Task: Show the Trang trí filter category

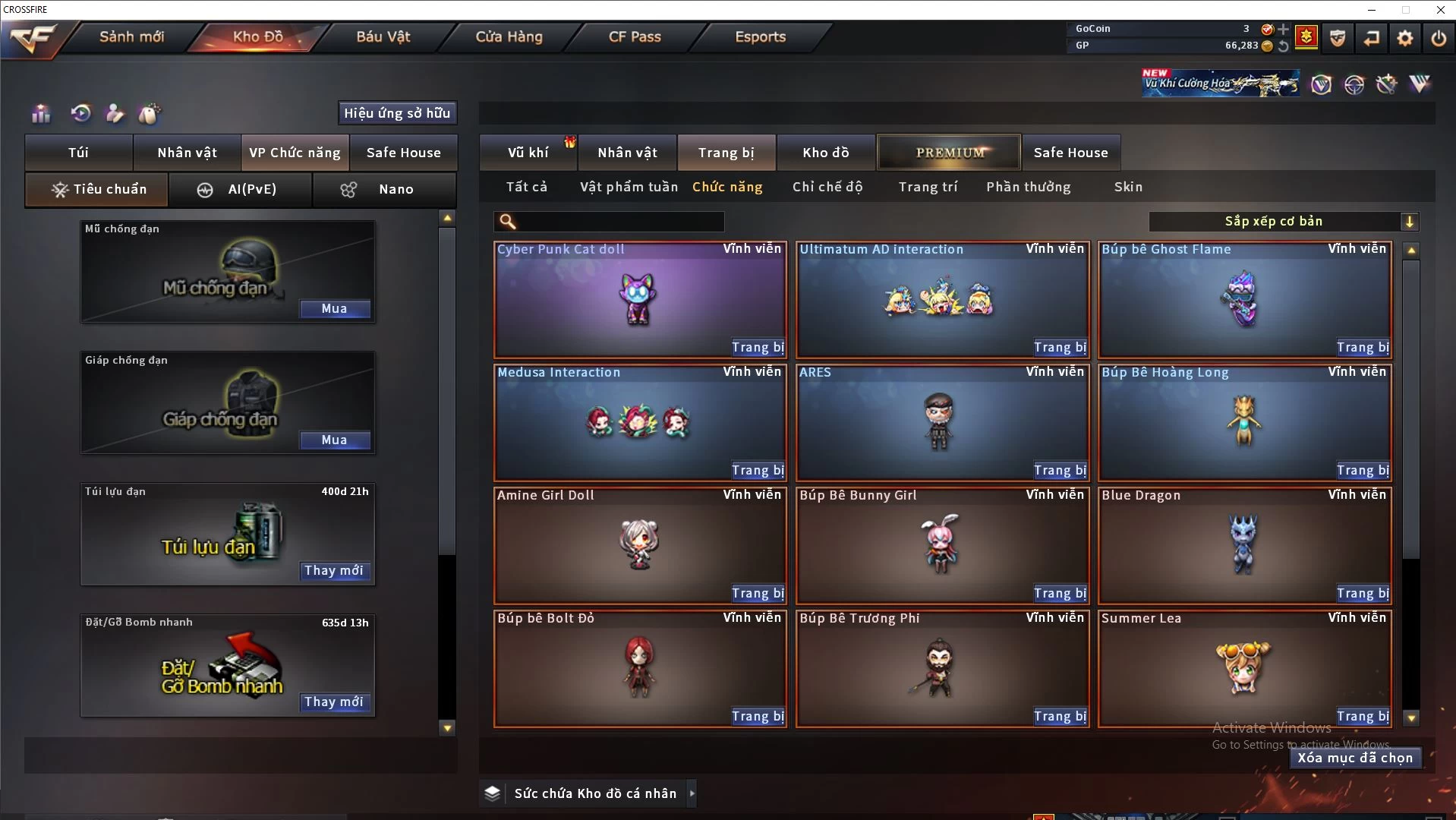Action: click(928, 187)
